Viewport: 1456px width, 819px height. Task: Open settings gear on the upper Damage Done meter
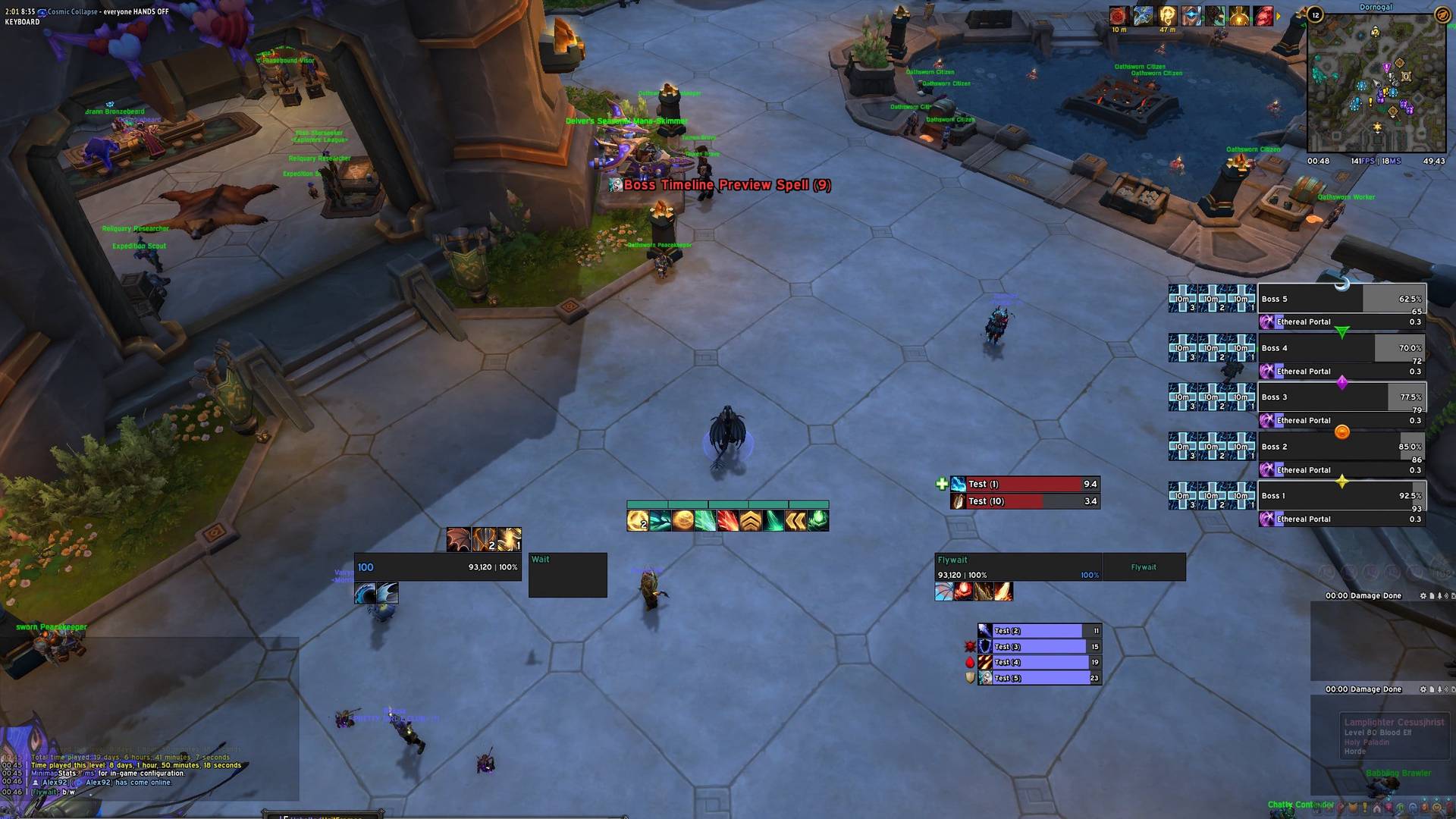point(1423,596)
